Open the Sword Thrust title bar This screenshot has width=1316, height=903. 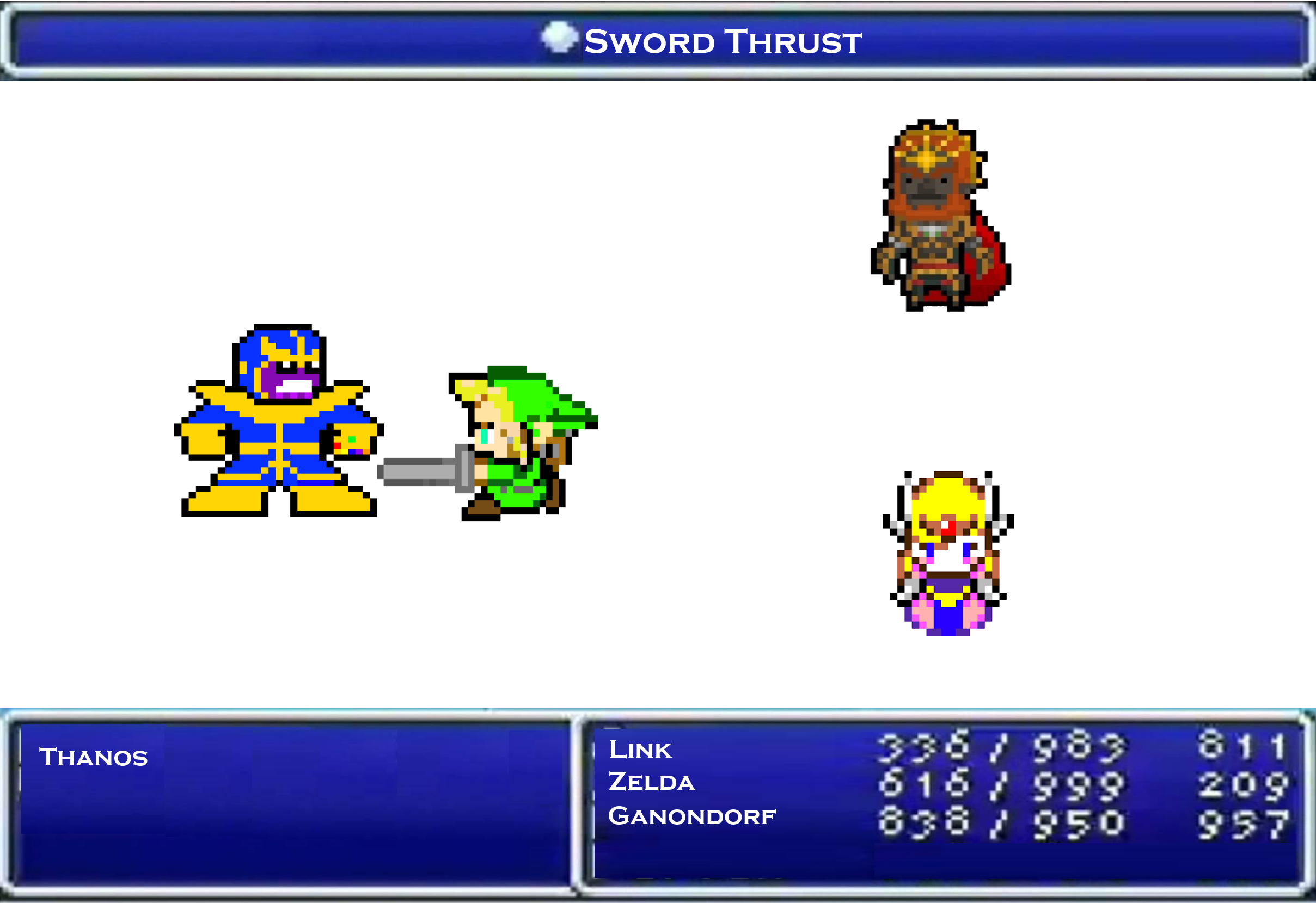(657, 40)
